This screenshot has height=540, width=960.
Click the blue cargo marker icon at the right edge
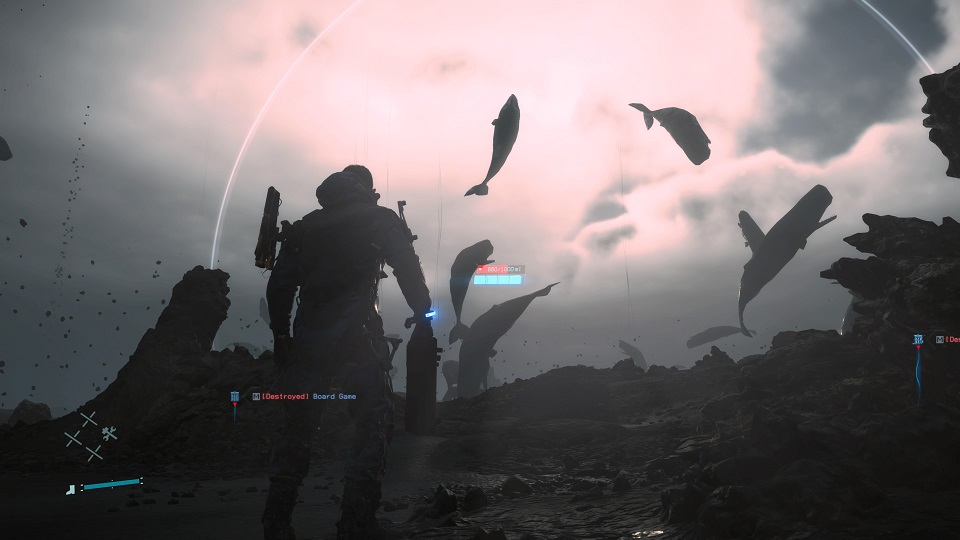(918, 340)
